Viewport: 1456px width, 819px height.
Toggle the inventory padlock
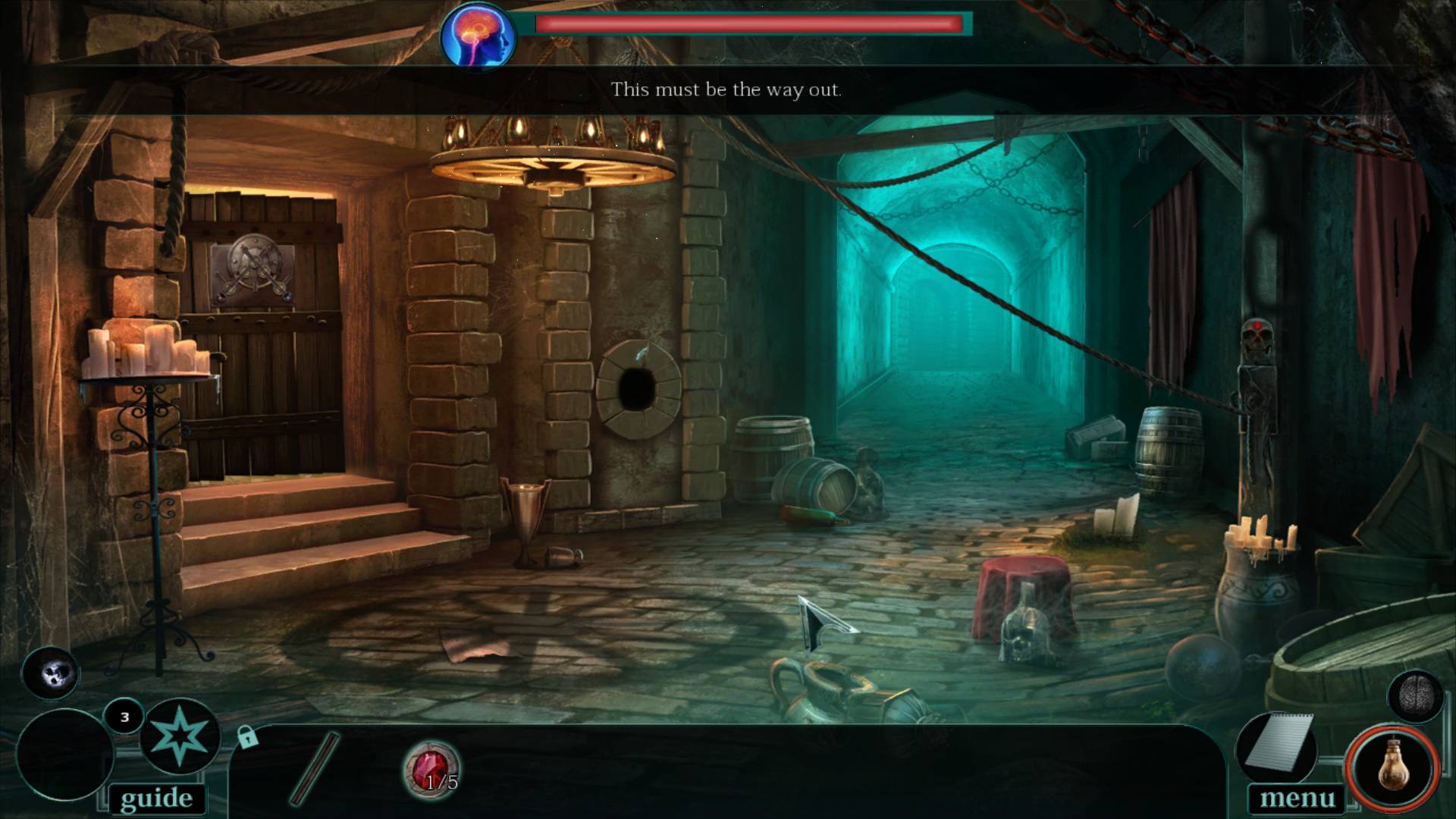pyautogui.click(x=247, y=736)
